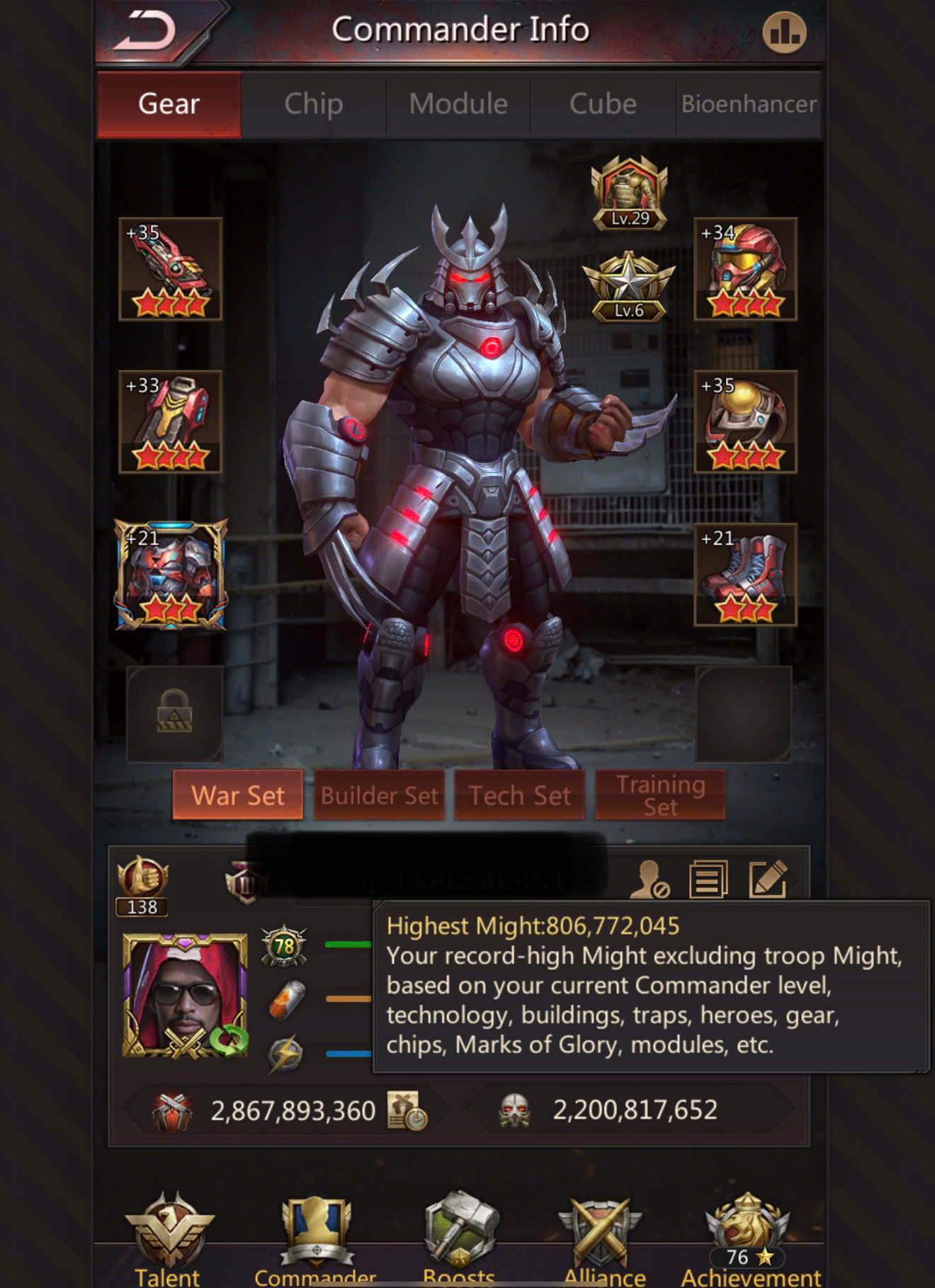Activate the Tech Set loadout
This screenshot has height=1288, width=935.
[x=519, y=795]
